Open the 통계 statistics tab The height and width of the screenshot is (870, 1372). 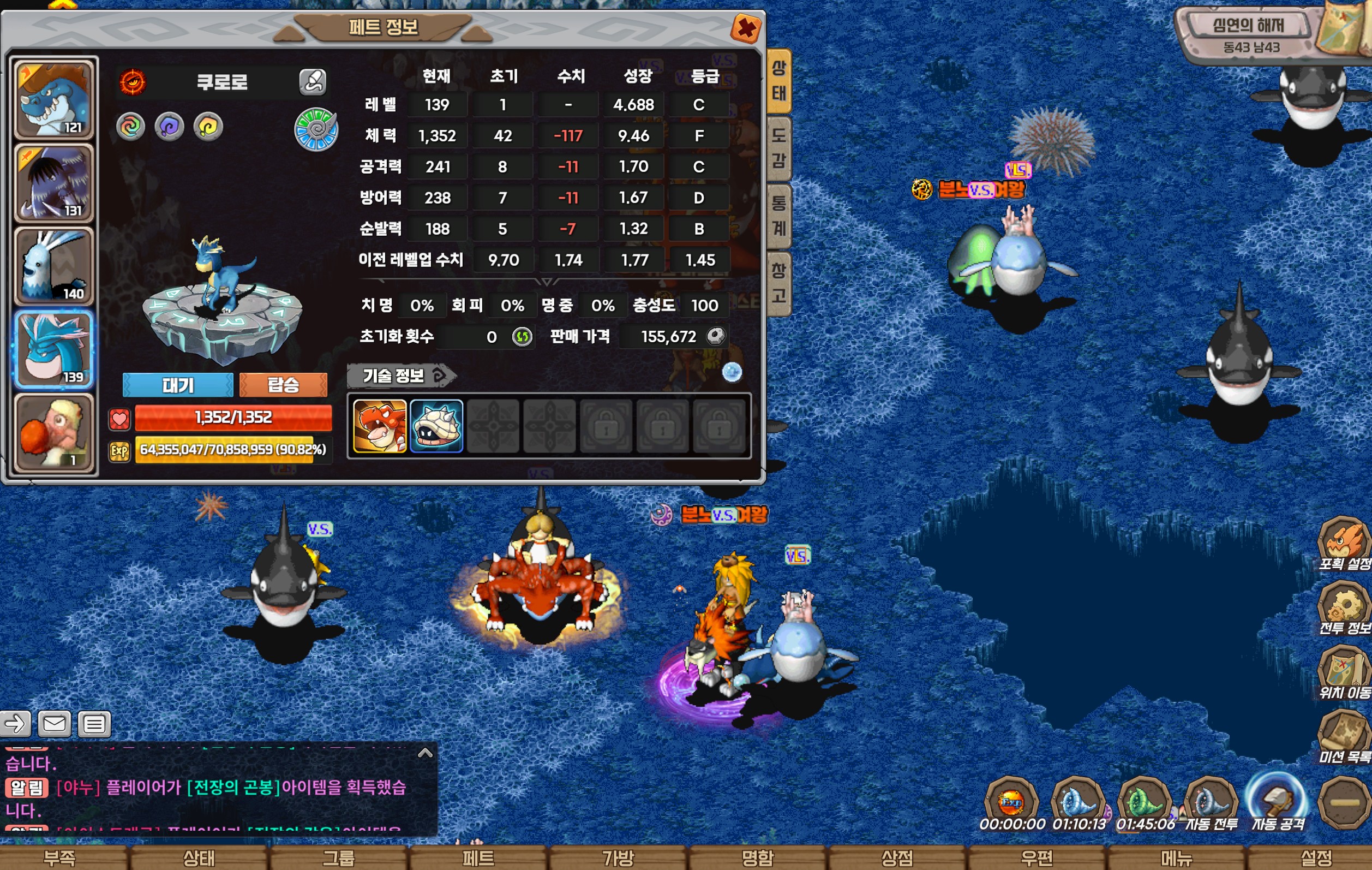point(779,216)
